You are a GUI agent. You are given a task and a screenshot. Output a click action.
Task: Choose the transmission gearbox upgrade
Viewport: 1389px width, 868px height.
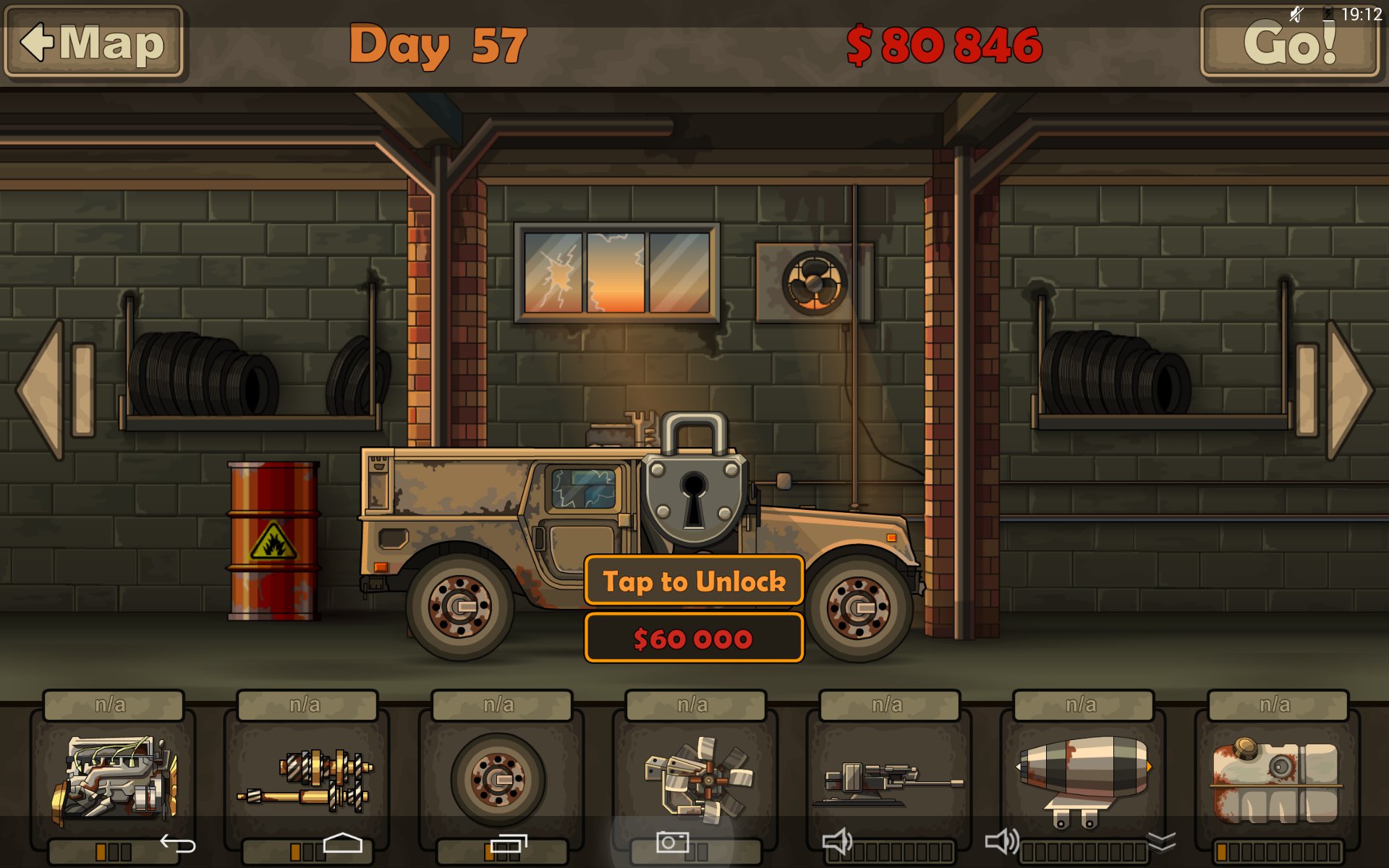point(306,778)
